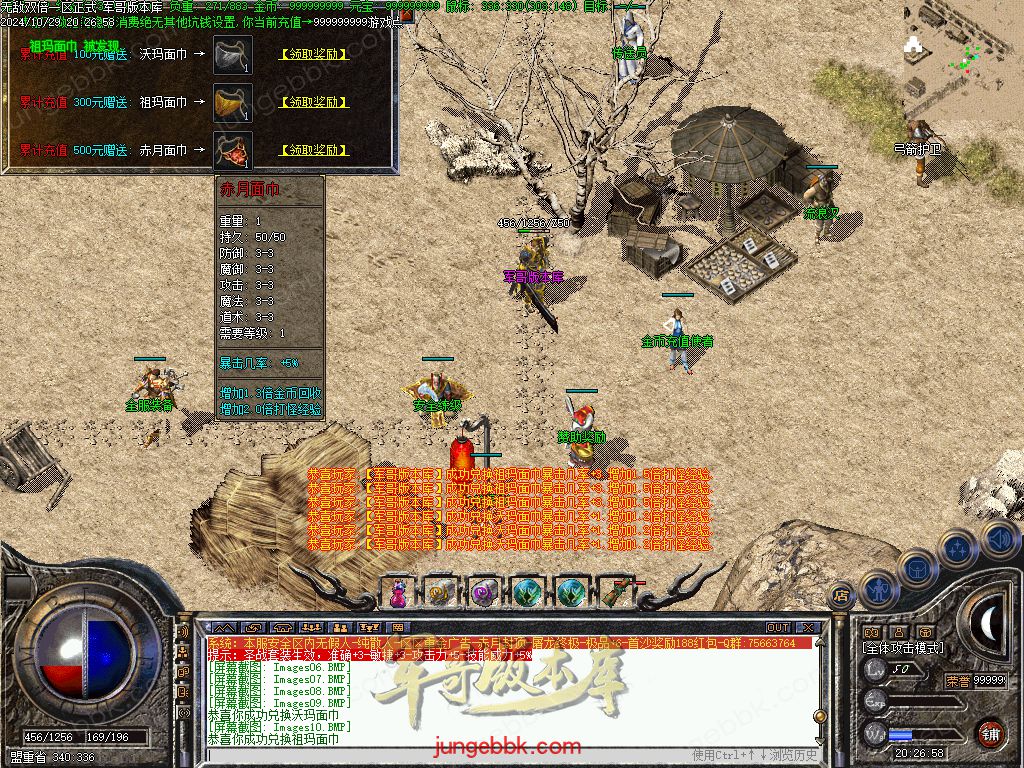Select the red Chiyue veil item slot

pos(233,150)
